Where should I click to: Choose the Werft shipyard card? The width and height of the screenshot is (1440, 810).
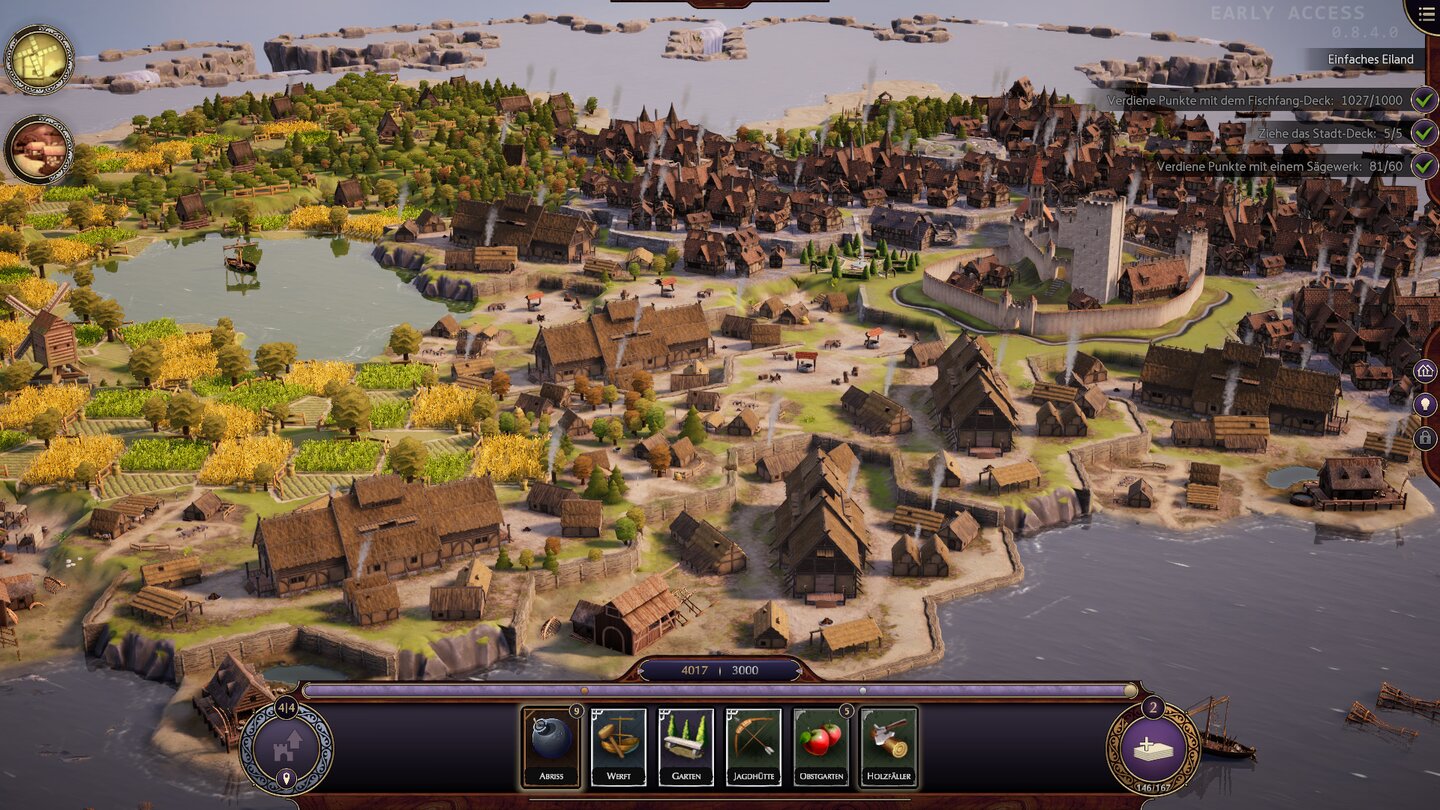click(618, 746)
